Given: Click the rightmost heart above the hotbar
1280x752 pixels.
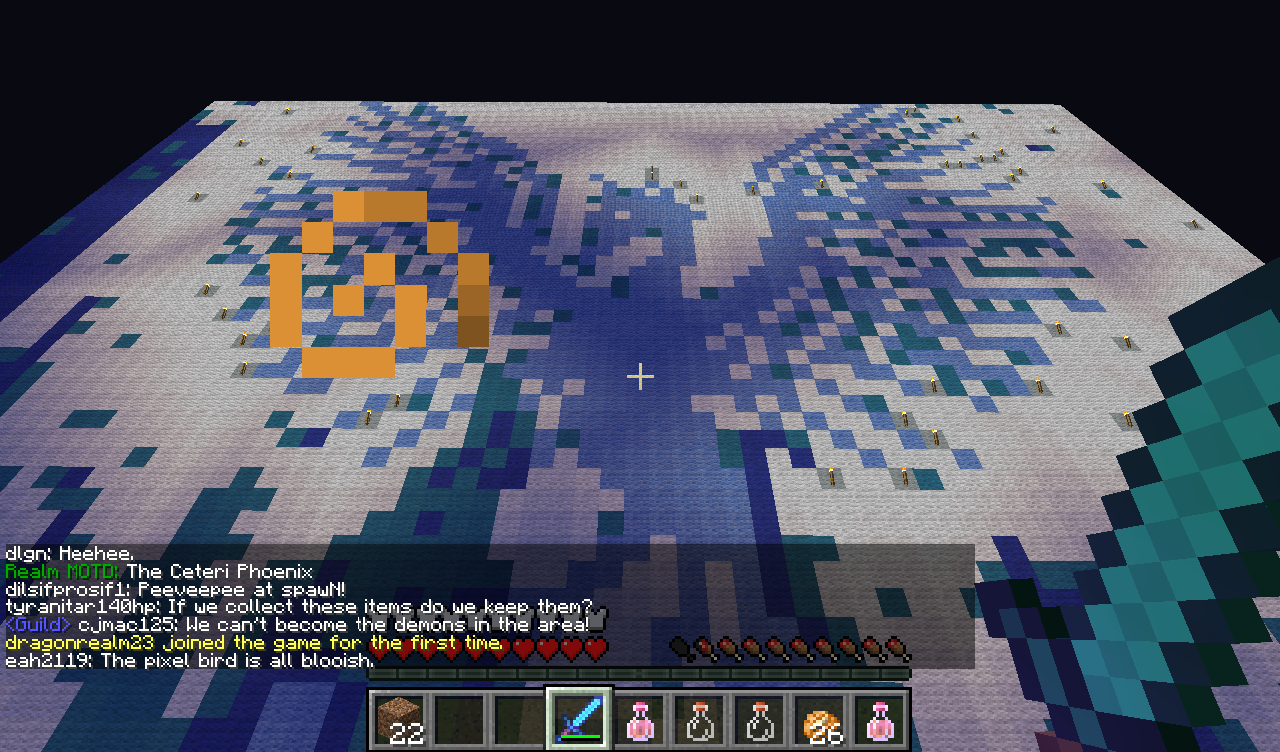Looking at the screenshot, I should pos(597,649).
